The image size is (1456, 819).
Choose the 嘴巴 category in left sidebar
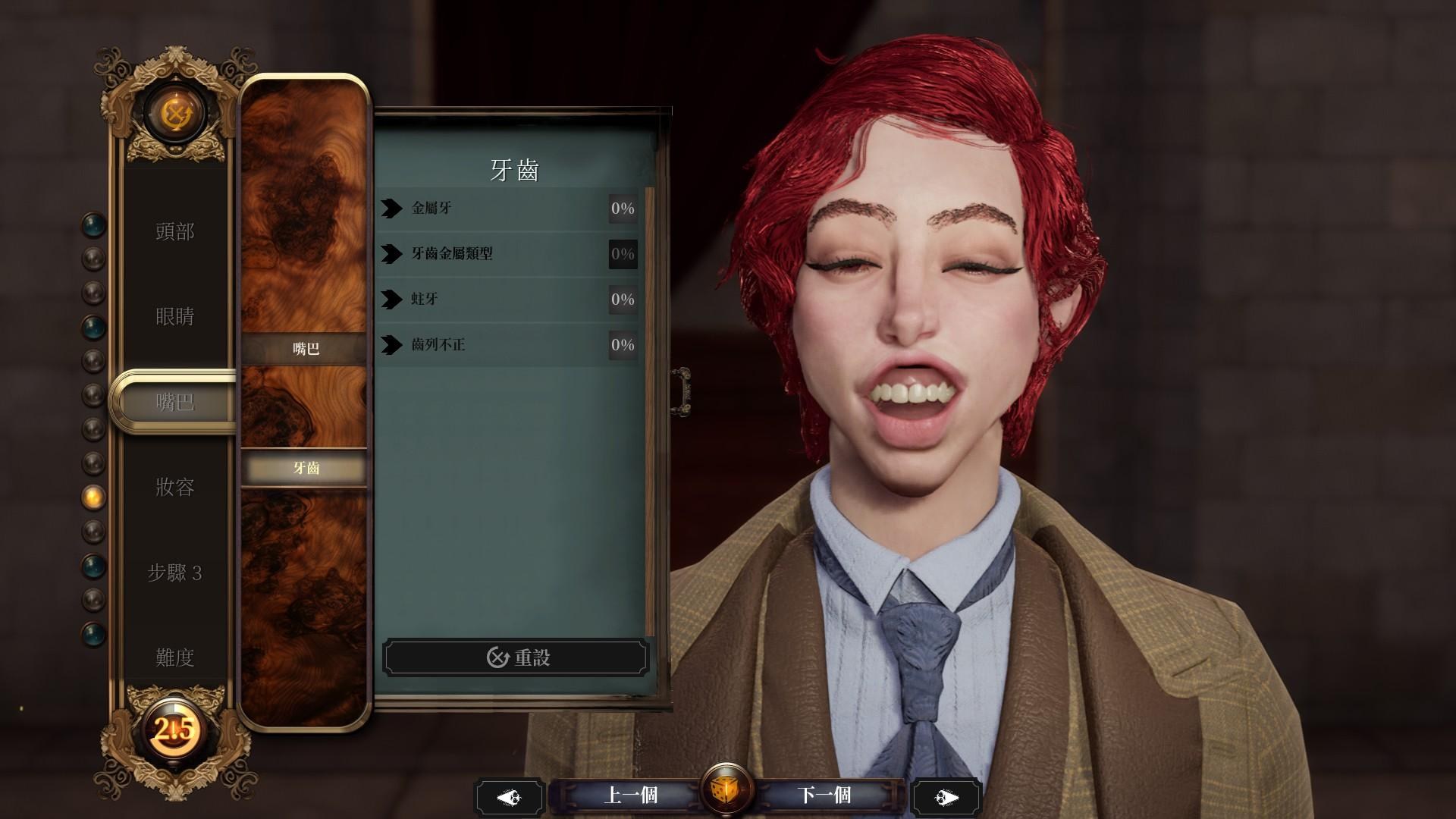[x=175, y=402]
